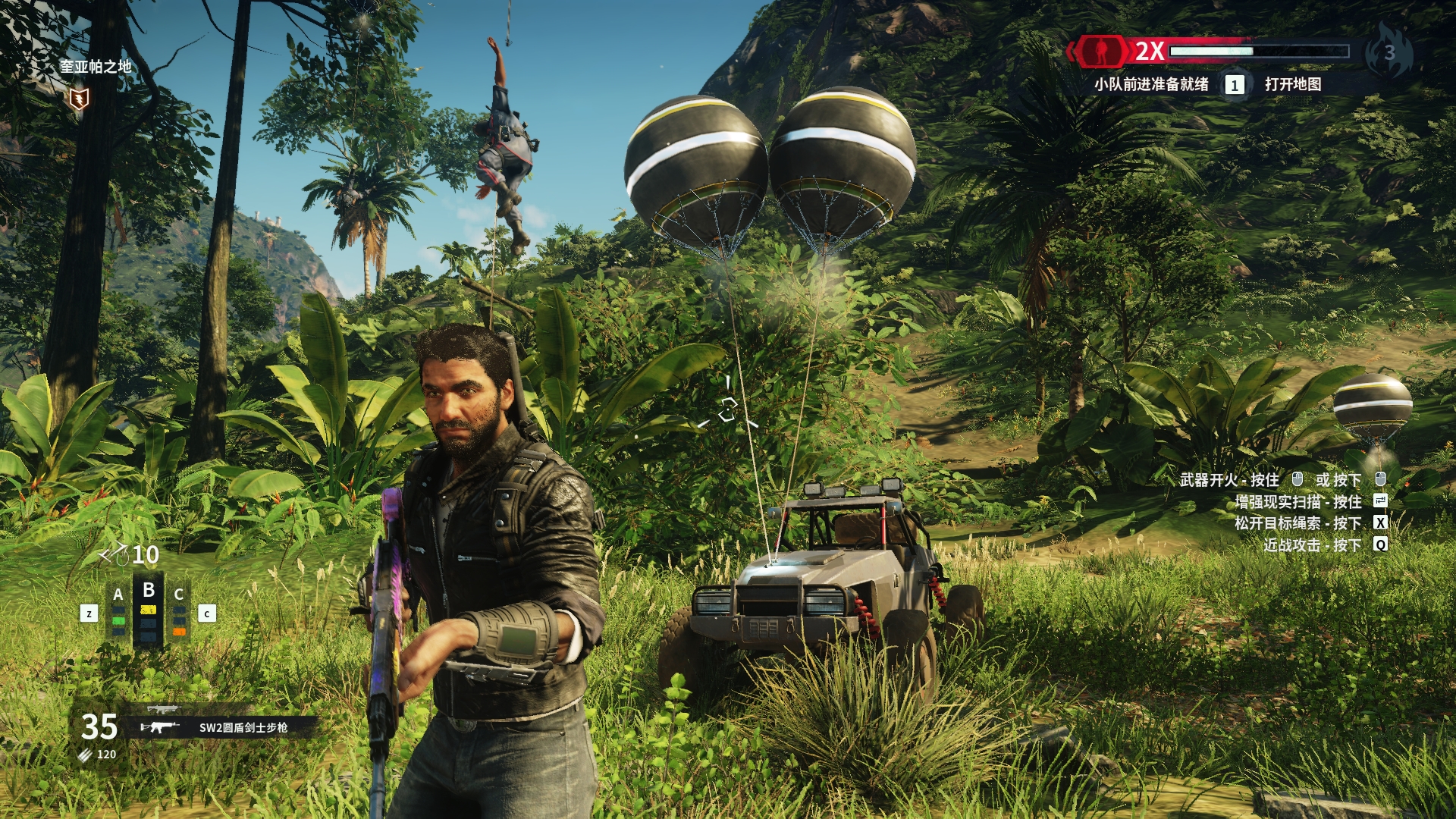Viewport: 1456px width, 819px height.
Task: Click the red enemy heat level icon
Action: (x=1101, y=51)
